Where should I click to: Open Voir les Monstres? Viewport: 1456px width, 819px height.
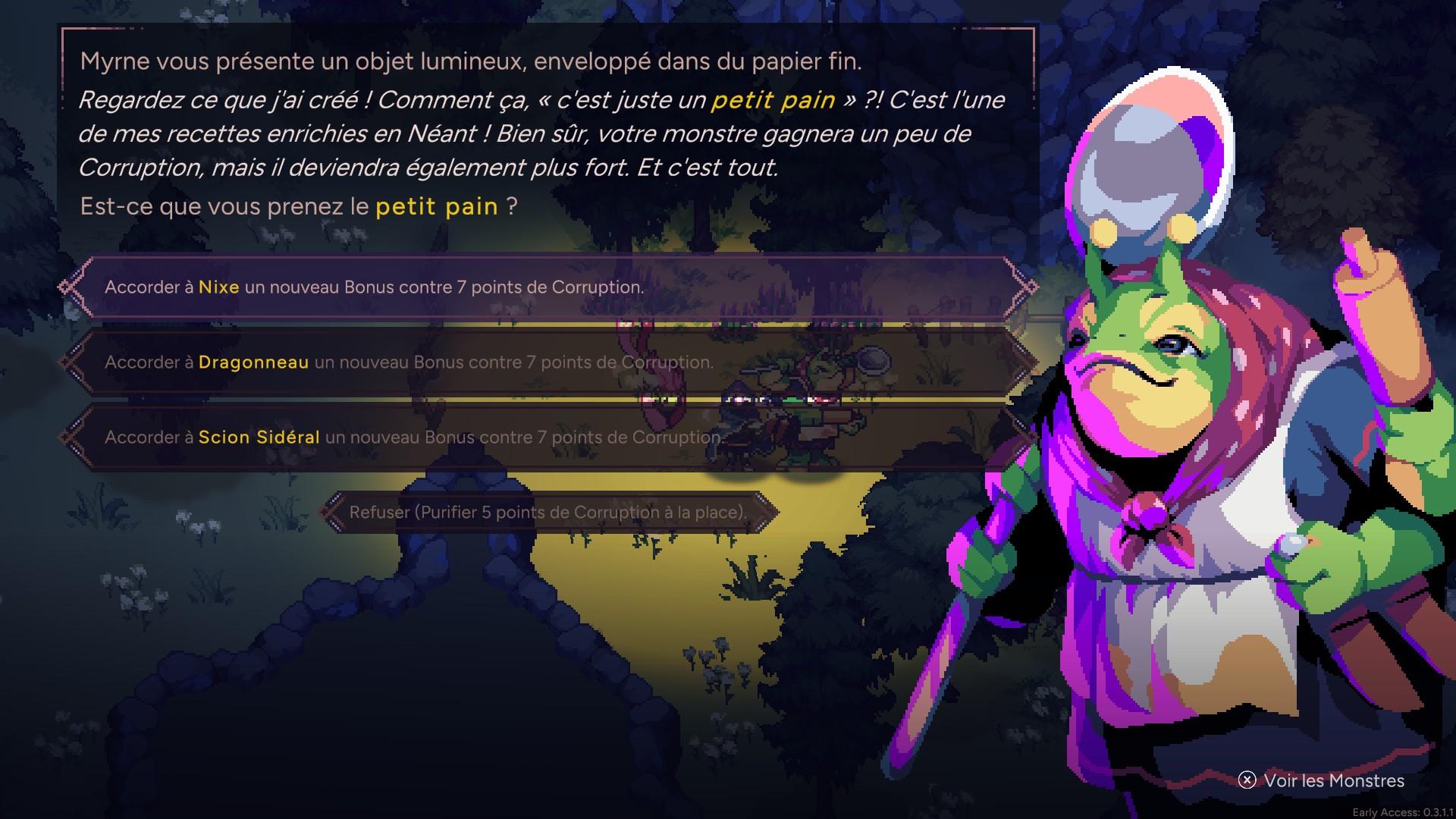click(x=1322, y=780)
